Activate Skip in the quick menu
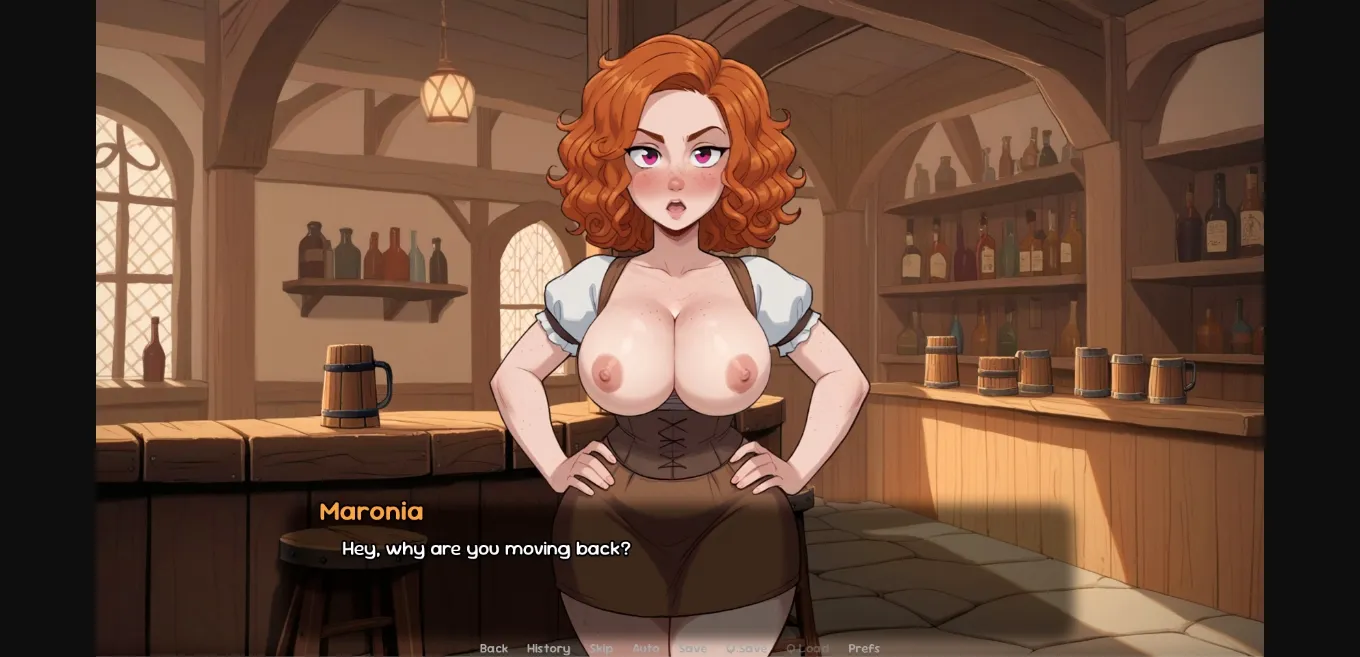Image resolution: width=1360 pixels, height=657 pixels. pos(601,648)
